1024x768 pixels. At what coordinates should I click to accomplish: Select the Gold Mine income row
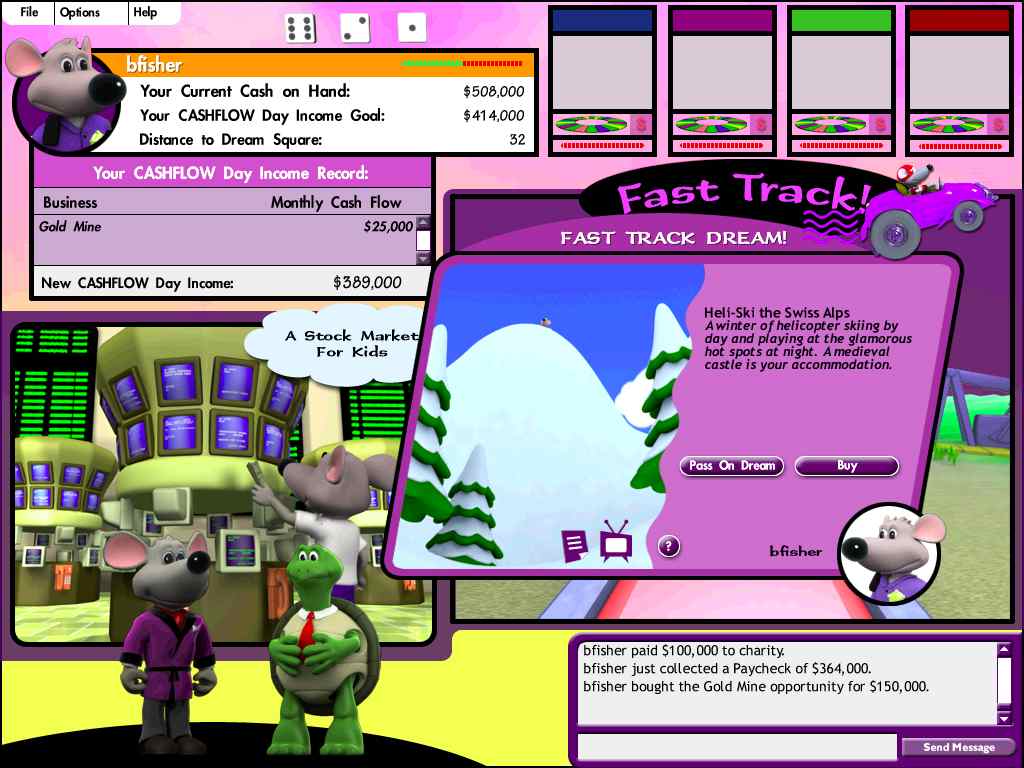coord(225,227)
